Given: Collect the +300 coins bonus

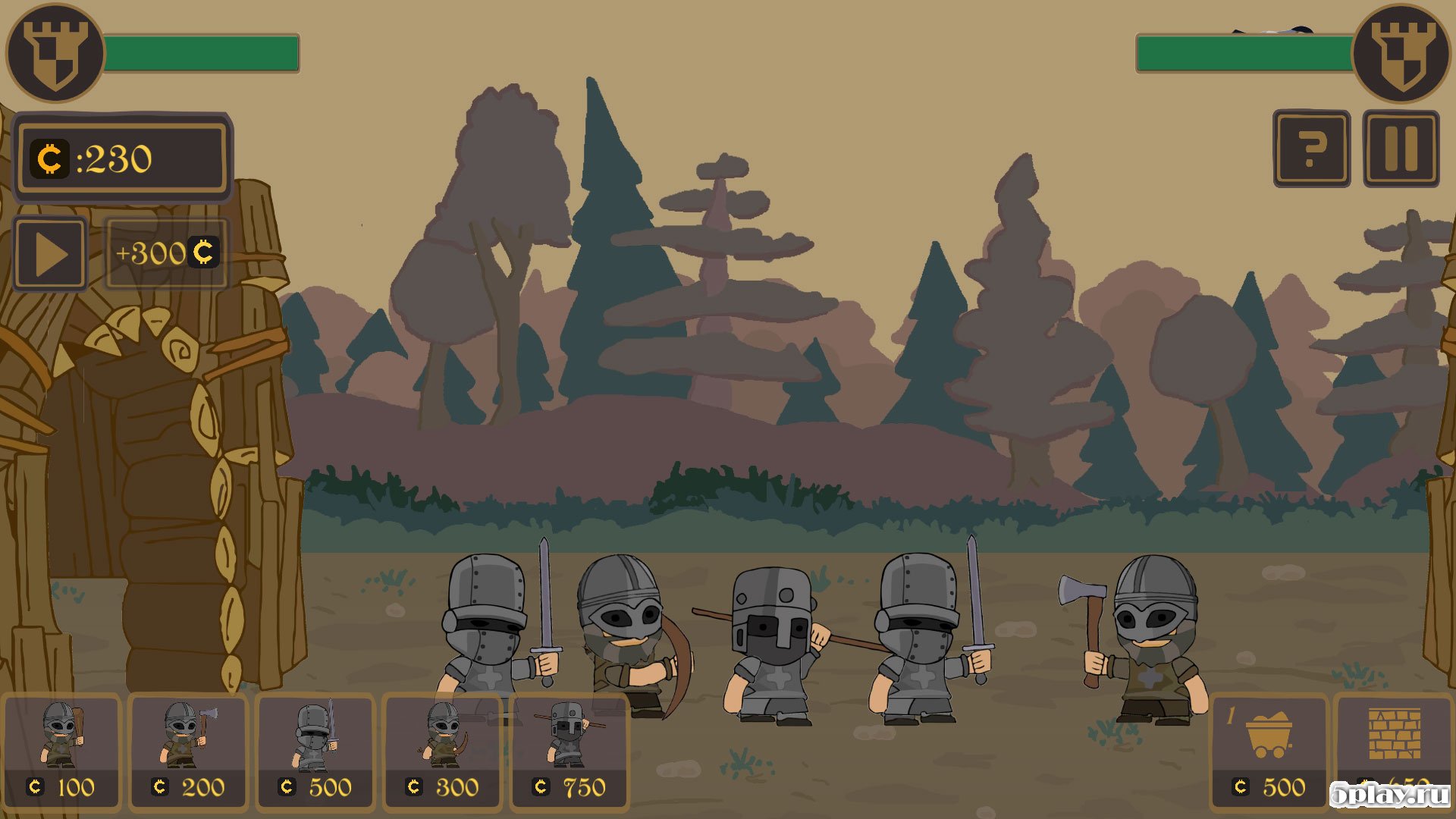Looking at the screenshot, I should (x=166, y=253).
